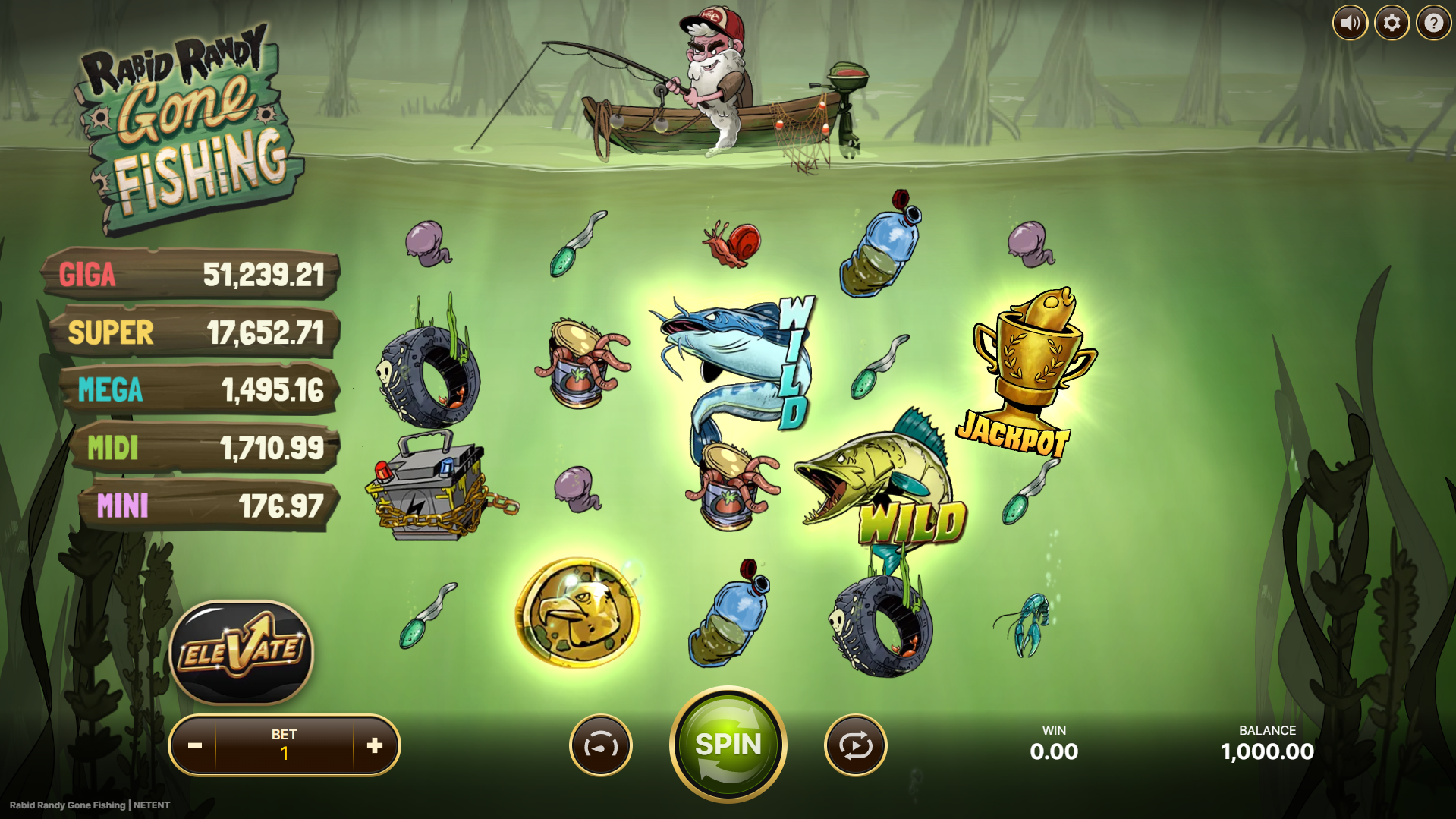Click the round button left of SPIN

(600, 745)
